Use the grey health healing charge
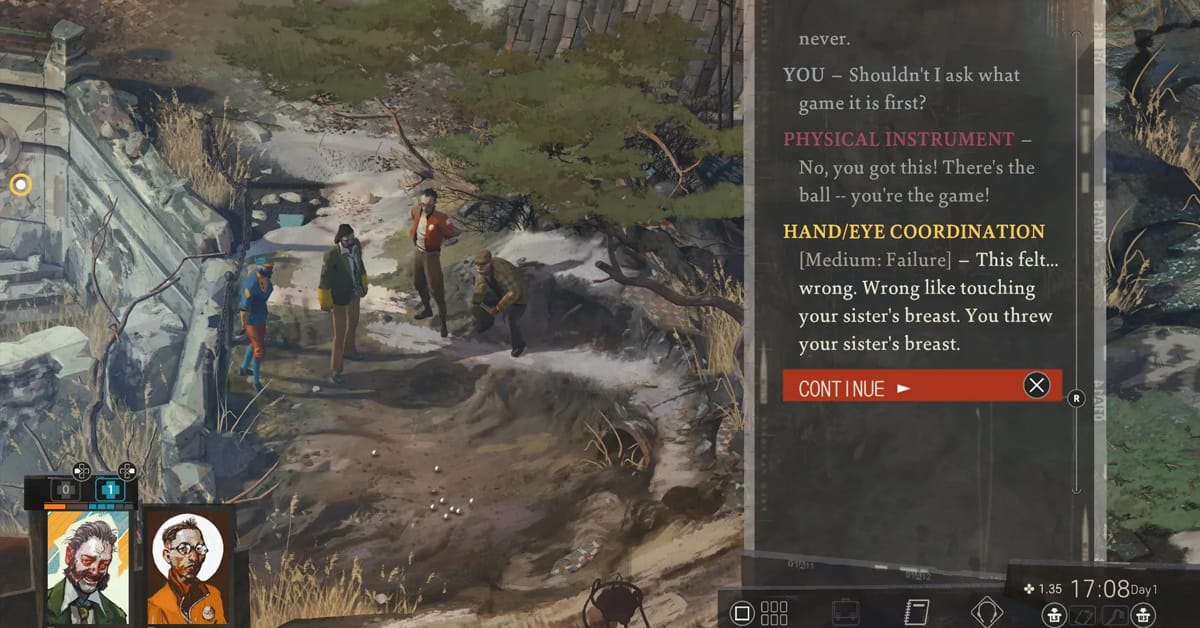 [65, 490]
